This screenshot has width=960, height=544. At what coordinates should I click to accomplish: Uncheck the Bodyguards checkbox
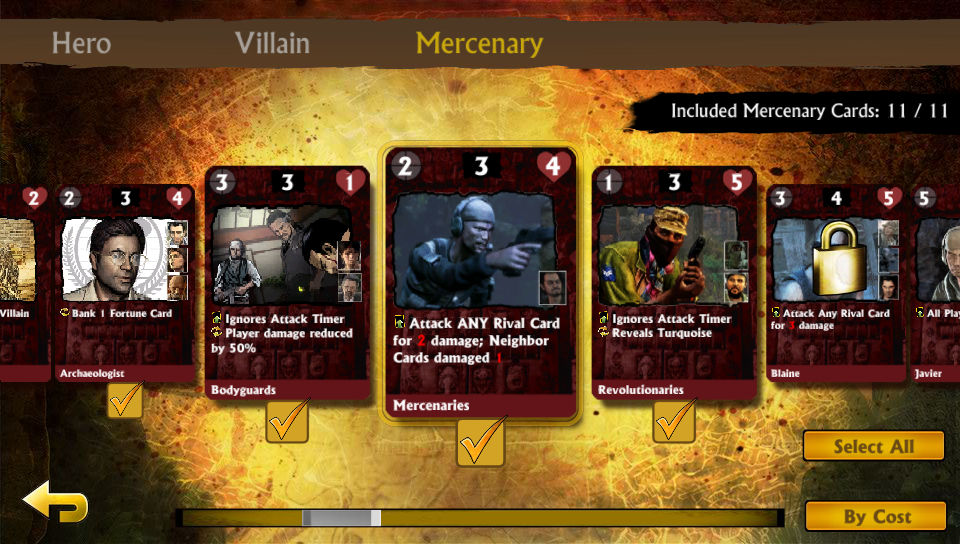287,423
